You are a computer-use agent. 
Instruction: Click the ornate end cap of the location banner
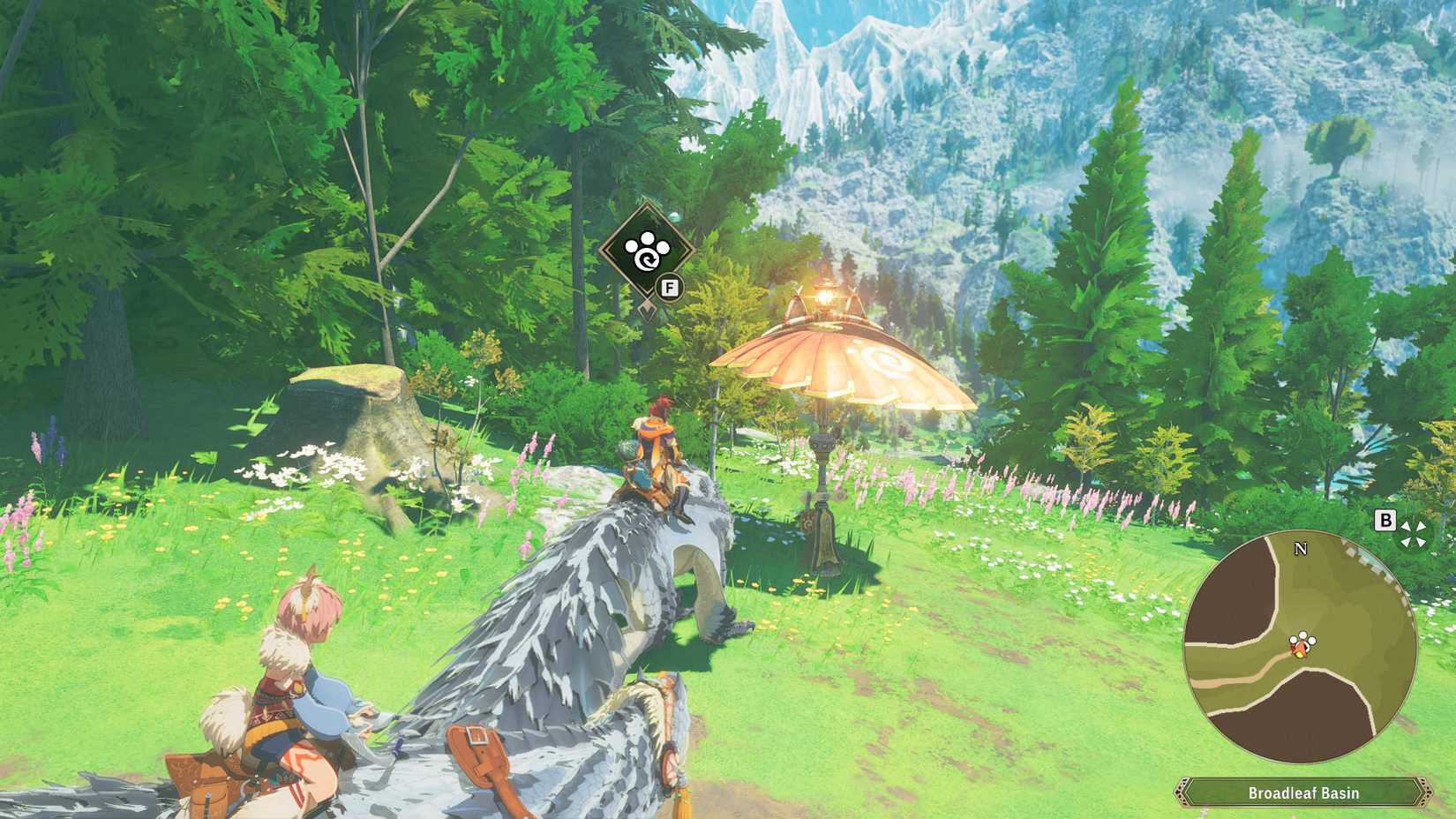coord(1426,792)
